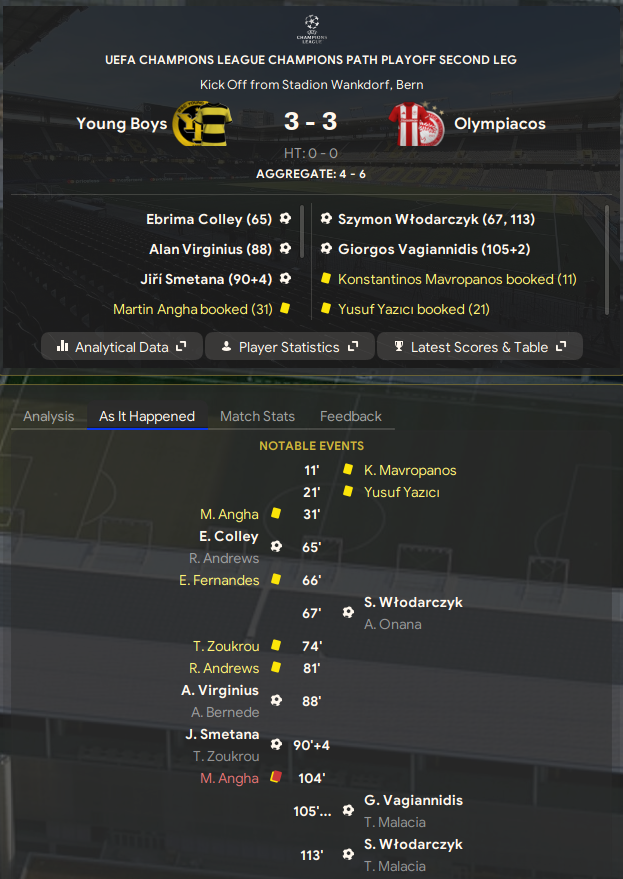
Task: Open the Feedback tab
Action: click(351, 416)
